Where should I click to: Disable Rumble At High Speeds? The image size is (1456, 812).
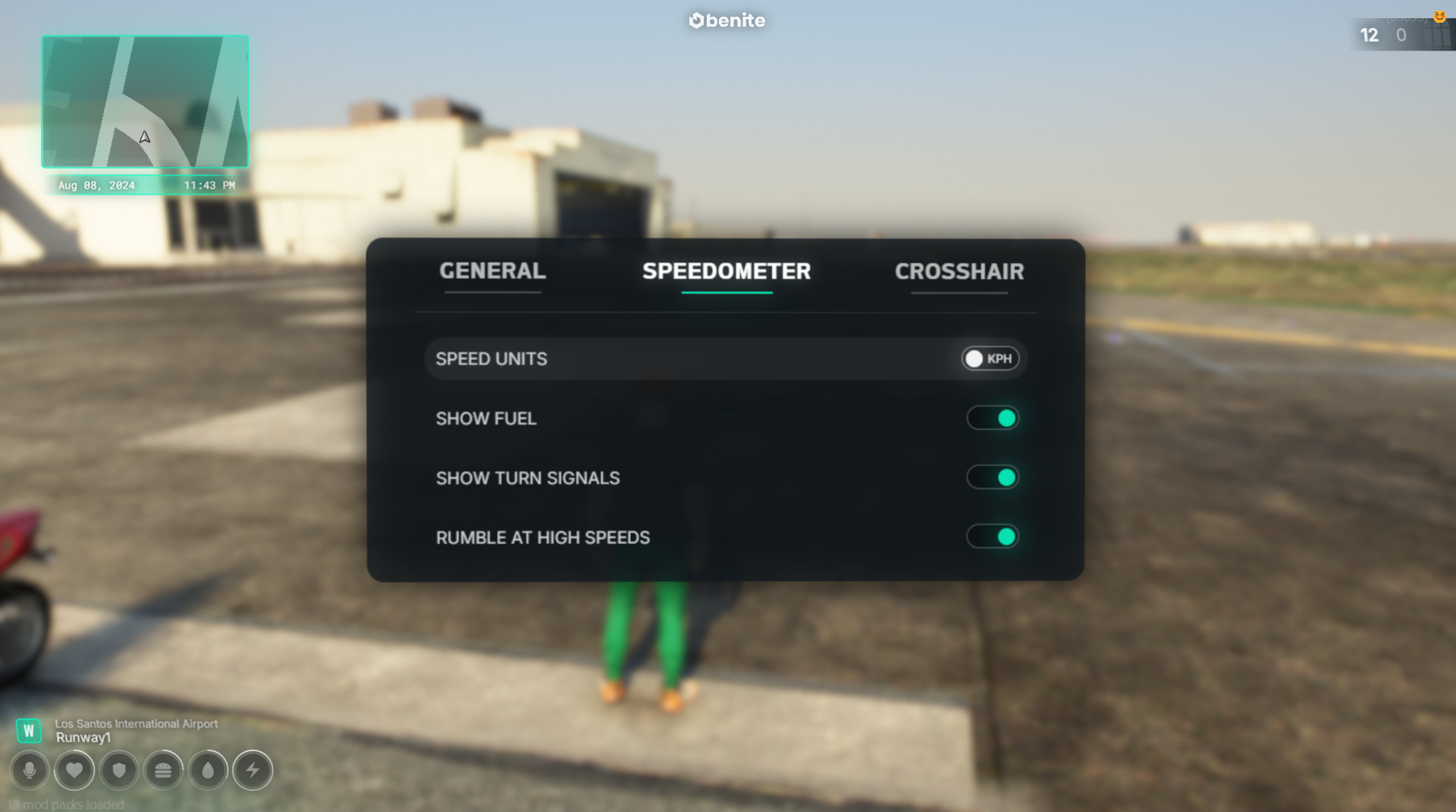(992, 536)
